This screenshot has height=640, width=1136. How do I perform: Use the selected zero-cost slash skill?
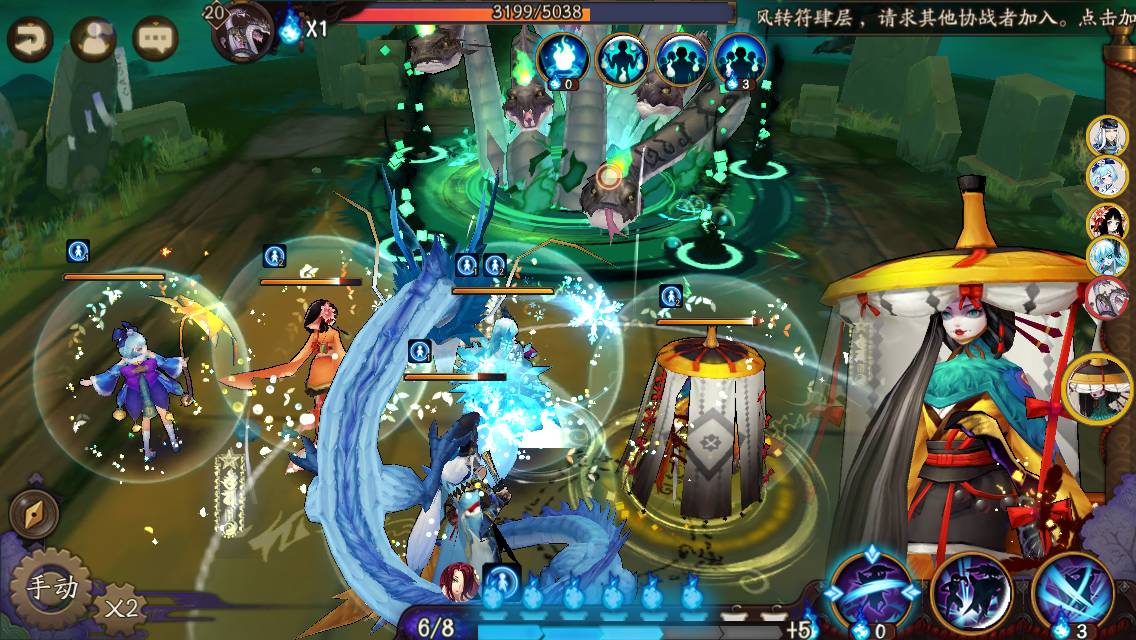pos(872,594)
